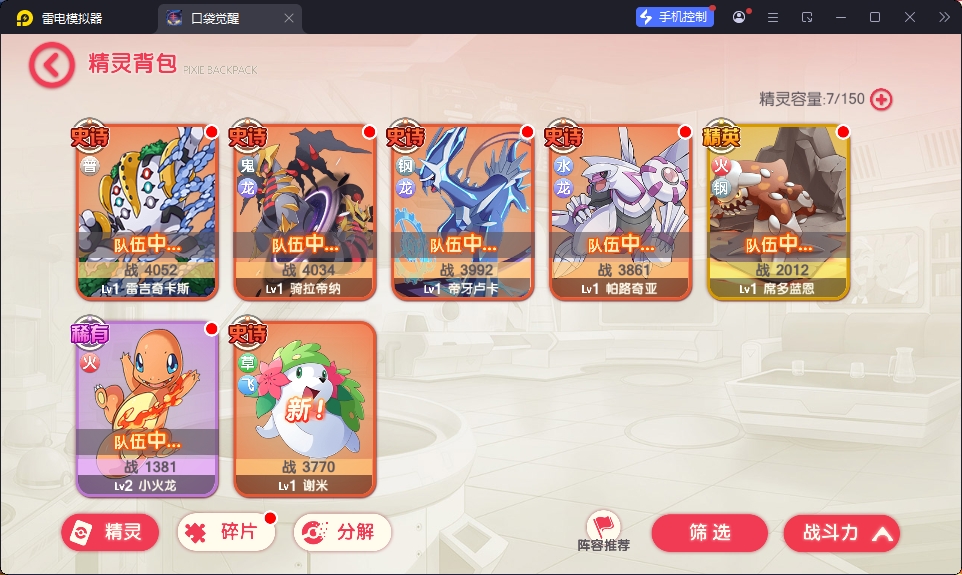Click the 手机控制 button in the title bar

point(675,17)
